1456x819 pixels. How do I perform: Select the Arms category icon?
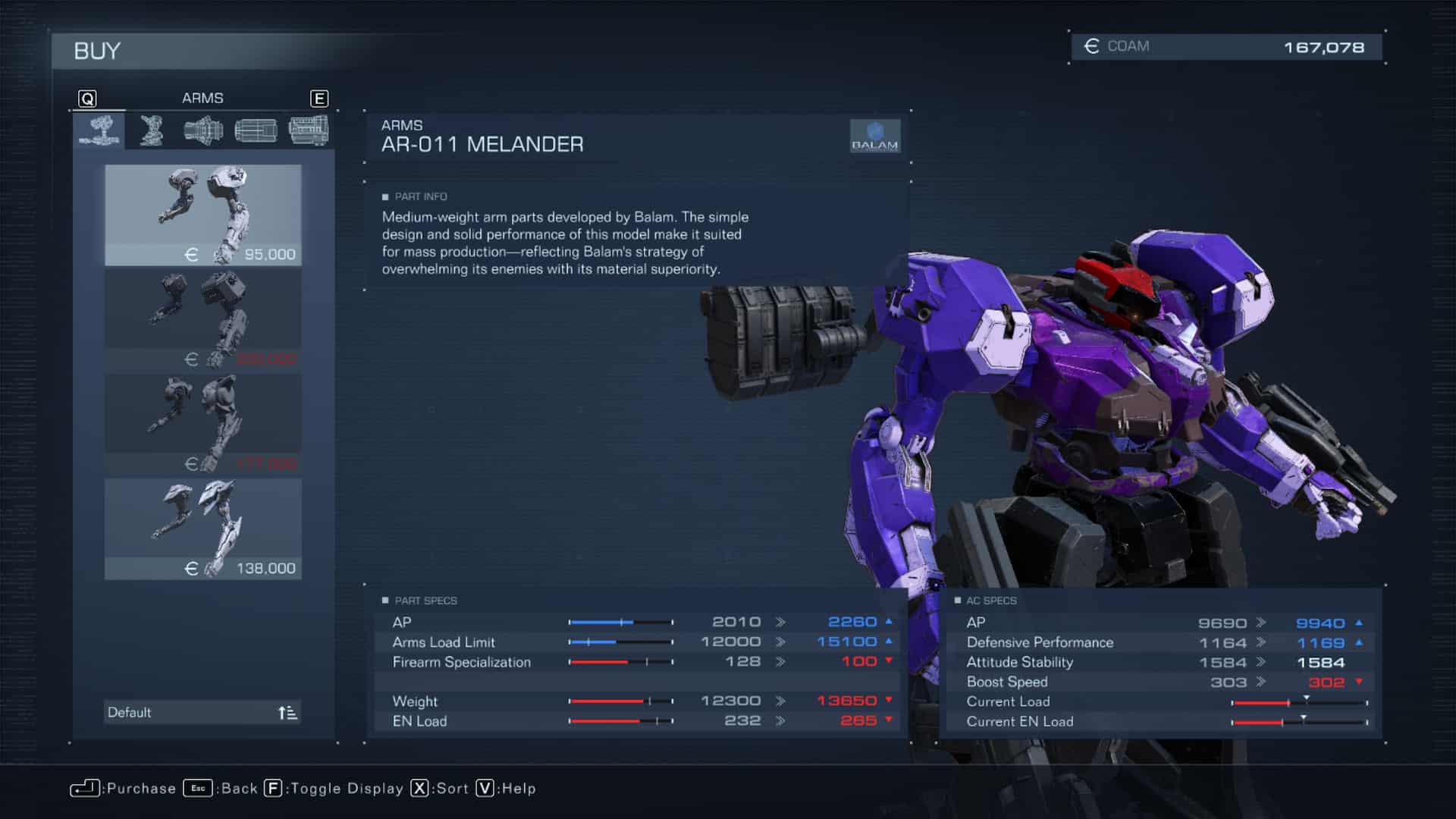point(101,130)
